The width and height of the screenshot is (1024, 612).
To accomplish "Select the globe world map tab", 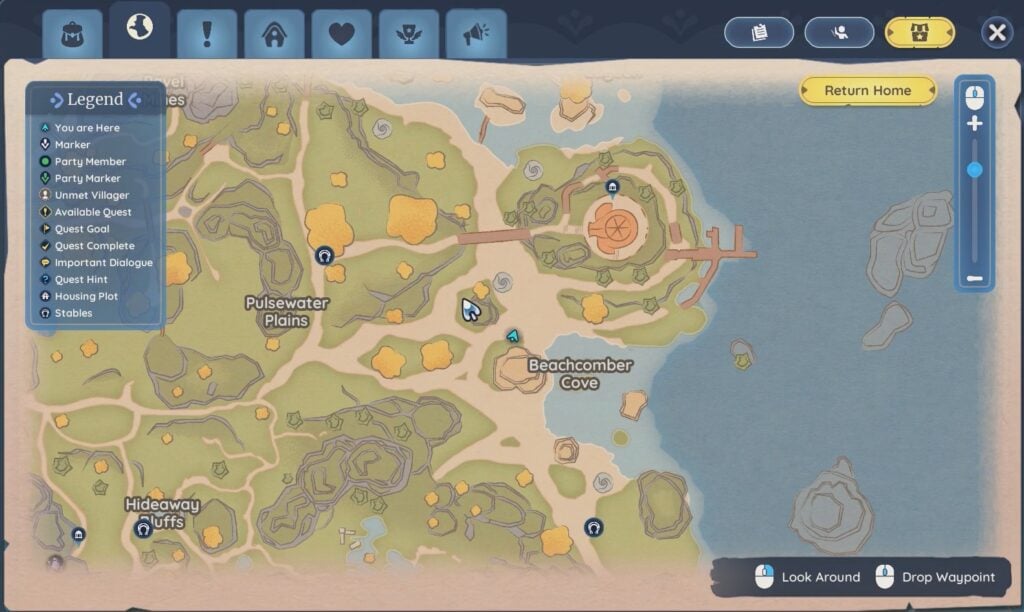I will point(140,28).
